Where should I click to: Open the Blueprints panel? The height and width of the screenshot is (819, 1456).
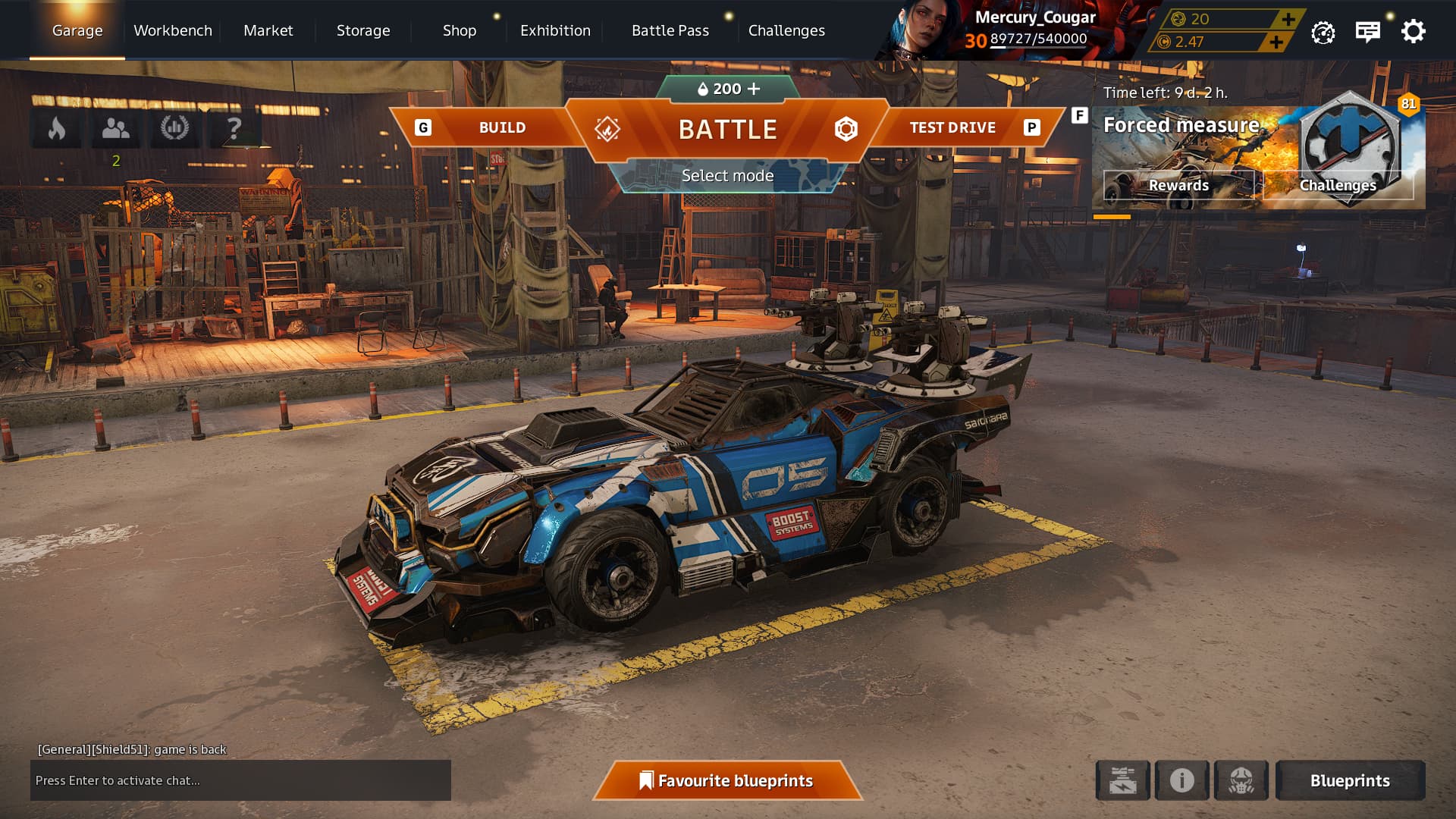pos(1350,780)
